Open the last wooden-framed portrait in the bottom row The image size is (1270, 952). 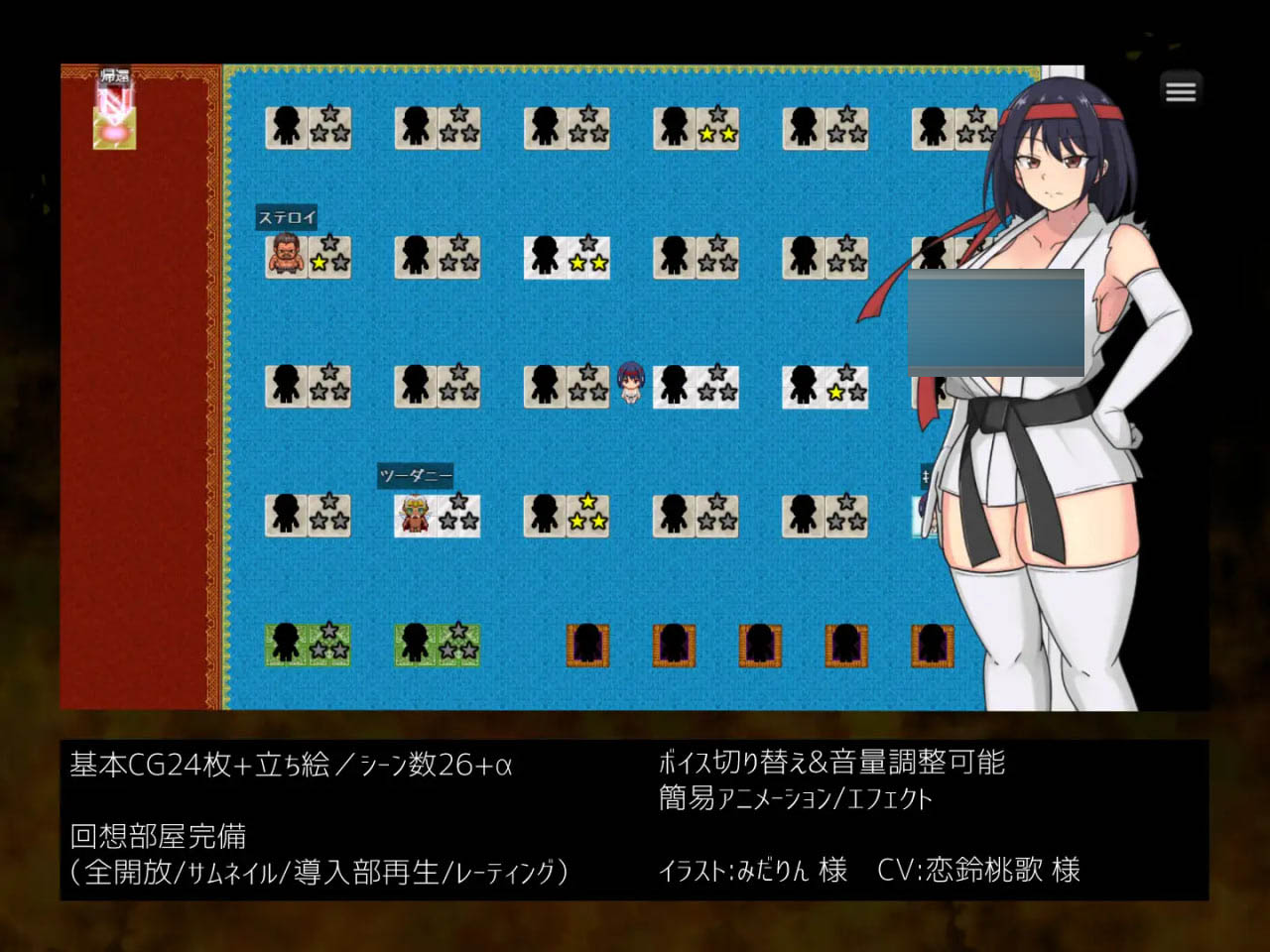point(933,647)
